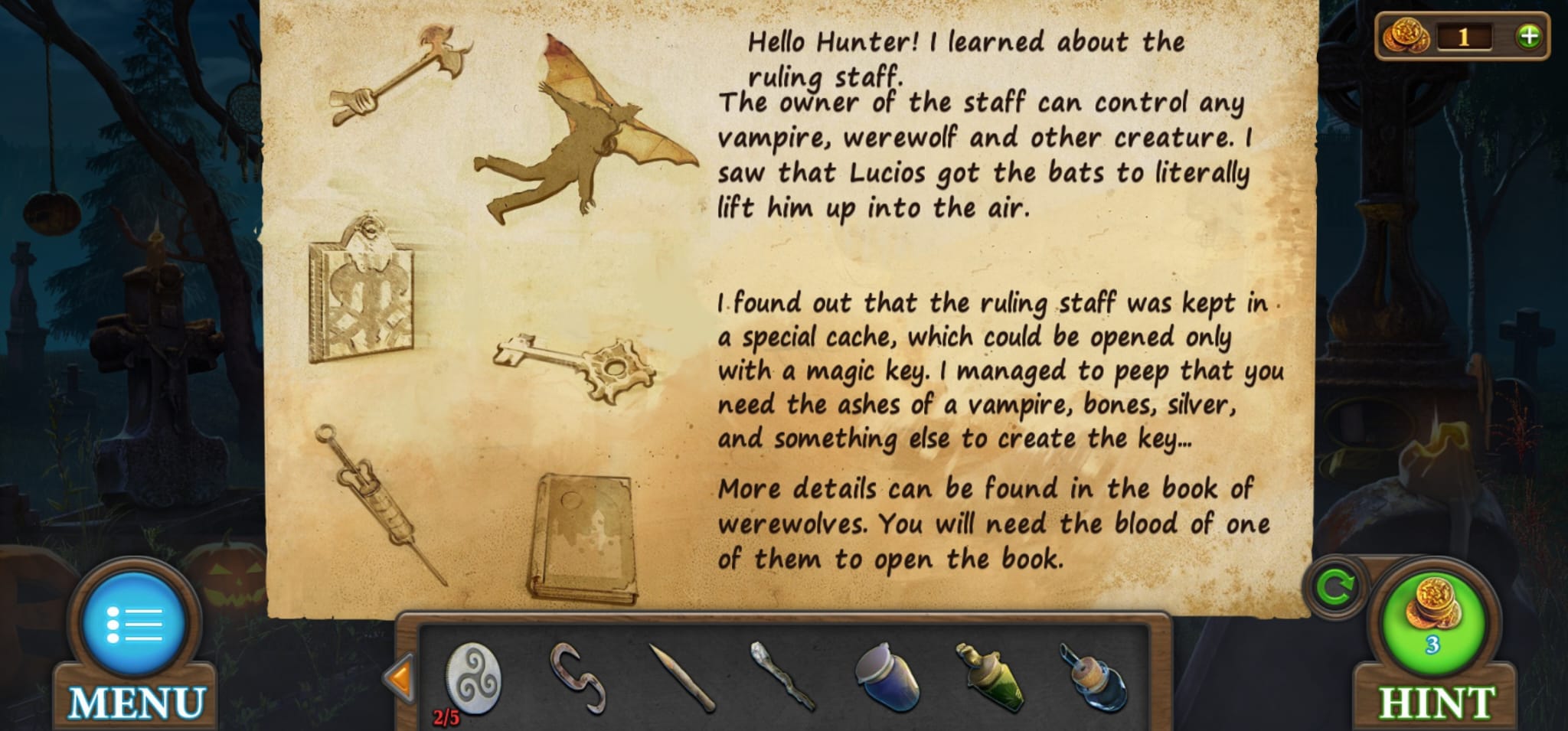Choose the twisted crystal-tipped wand
The height and width of the screenshot is (731, 1568).
click(x=783, y=677)
